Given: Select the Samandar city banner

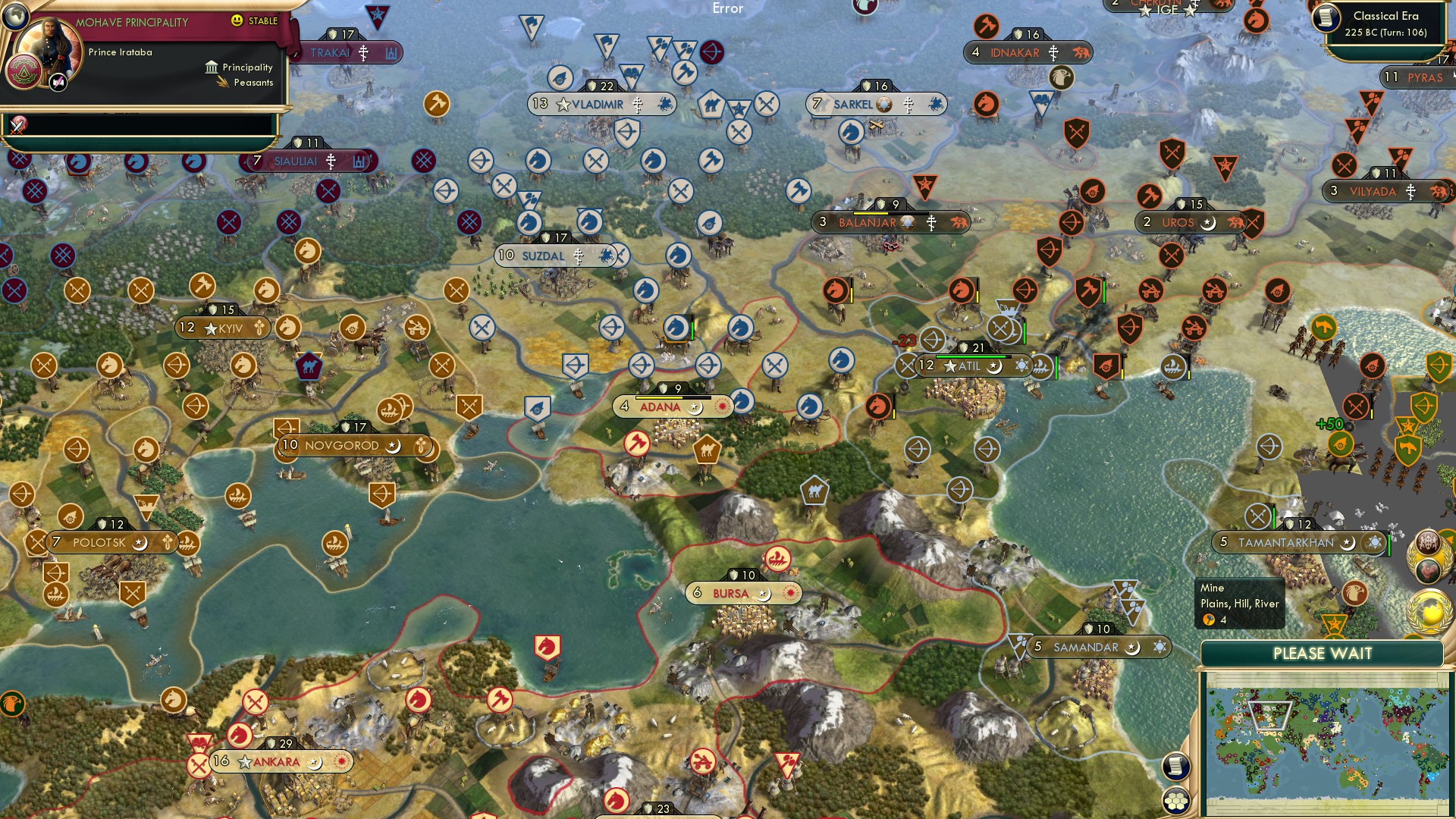Looking at the screenshot, I should coord(1088,647).
